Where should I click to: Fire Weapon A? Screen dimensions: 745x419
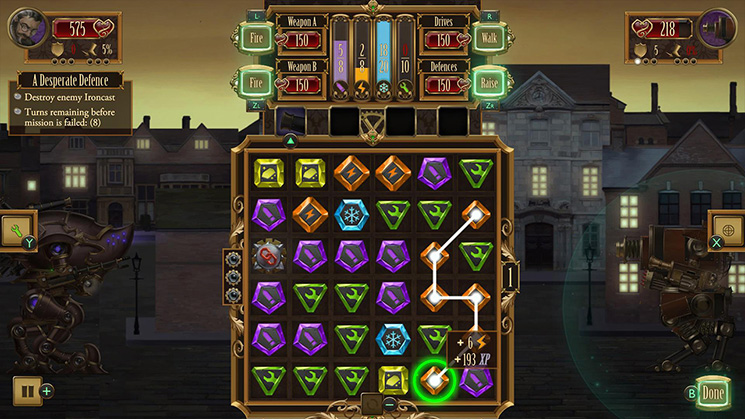[x=255, y=38]
